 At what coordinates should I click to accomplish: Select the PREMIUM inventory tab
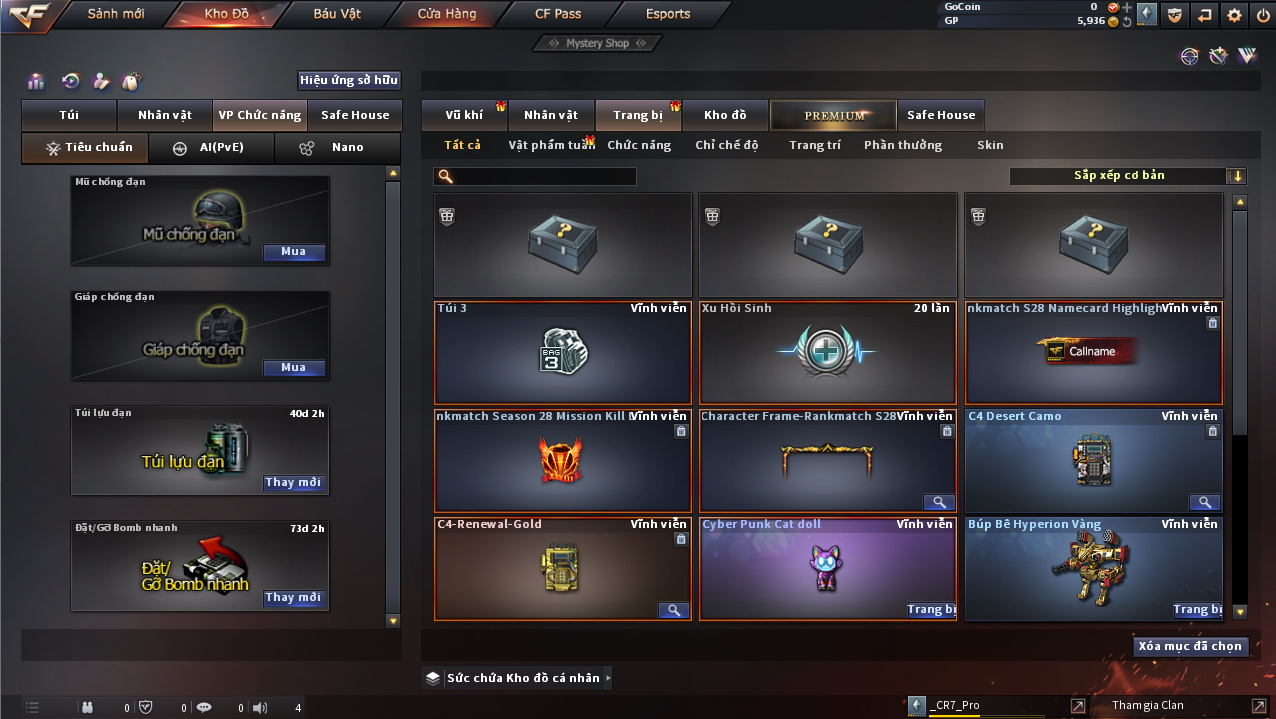coord(834,115)
